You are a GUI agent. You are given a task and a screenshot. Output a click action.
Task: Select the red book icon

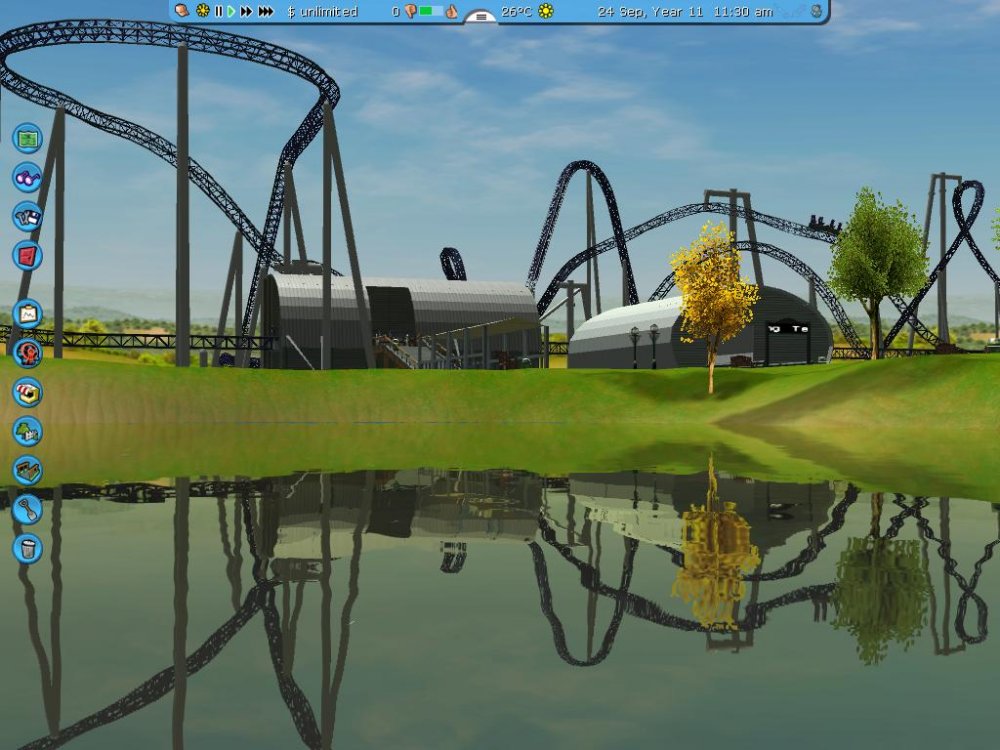click(27, 255)
